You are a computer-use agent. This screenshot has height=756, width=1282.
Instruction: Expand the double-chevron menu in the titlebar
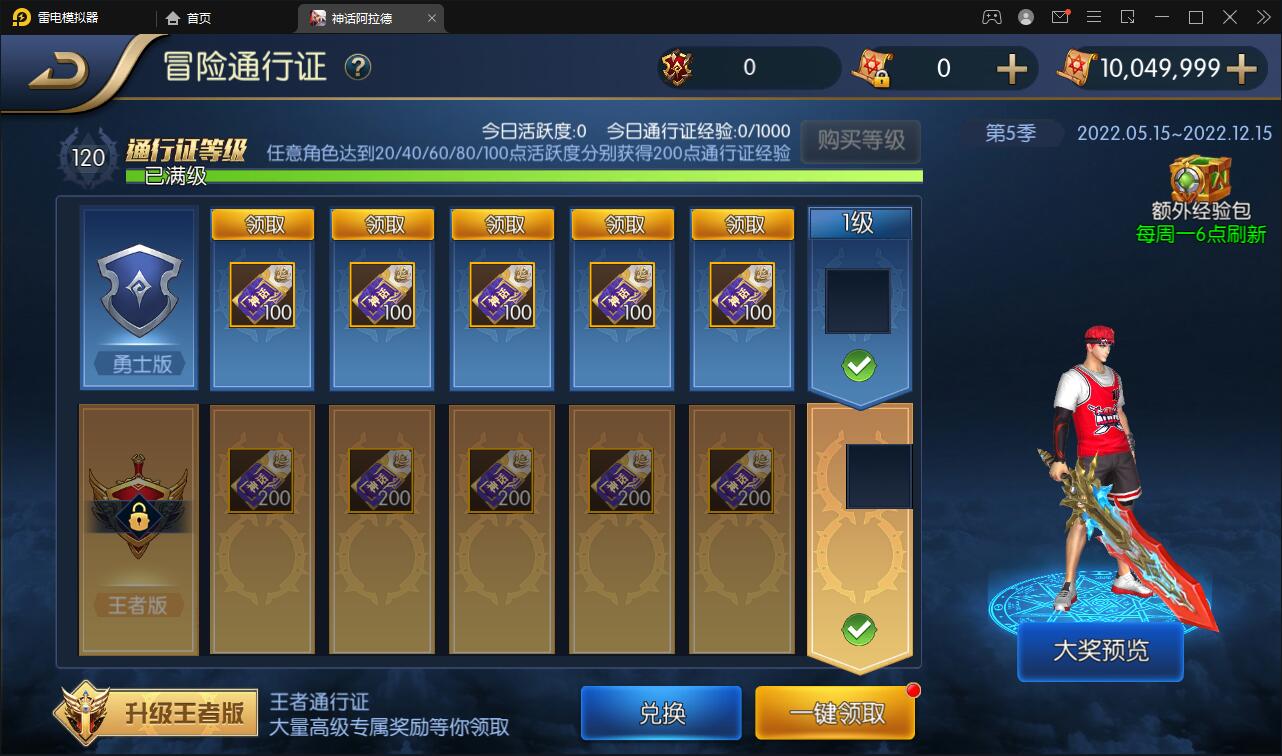pyautogui.click(x=1263, y=17)
